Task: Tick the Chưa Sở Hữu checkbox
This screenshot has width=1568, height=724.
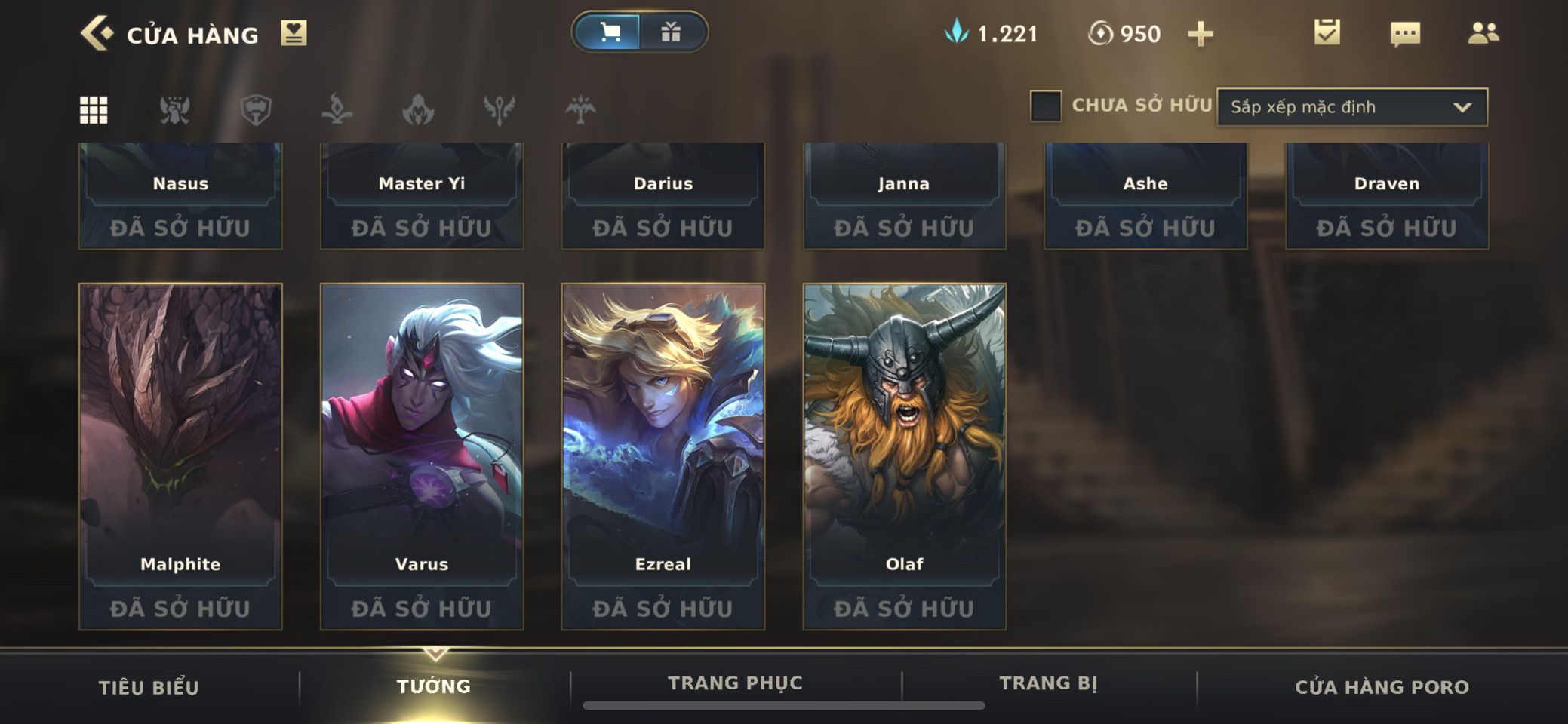Action: (x=1046, y=106)
